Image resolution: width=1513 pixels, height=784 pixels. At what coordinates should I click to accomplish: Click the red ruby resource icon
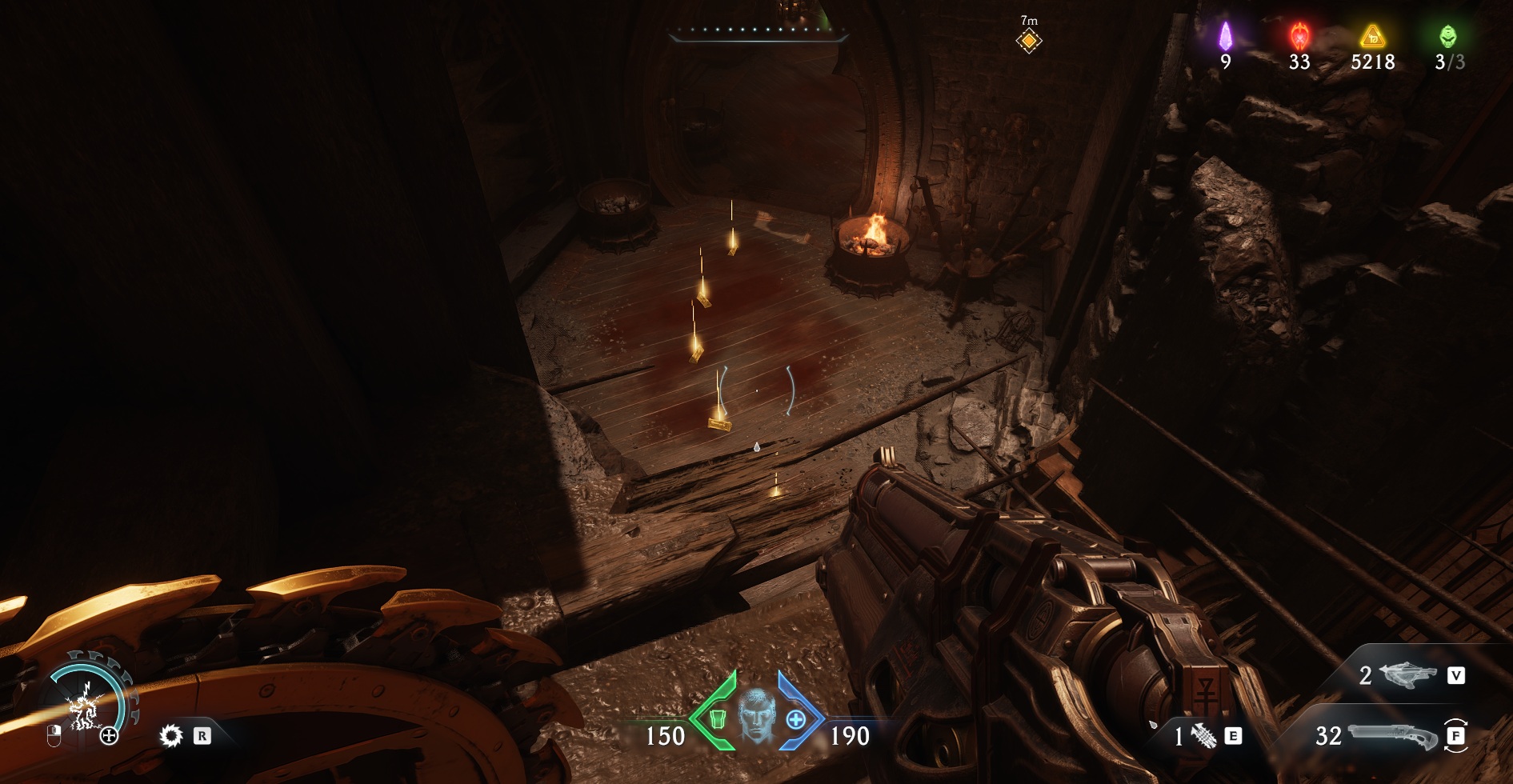(x=1299, y=36)
